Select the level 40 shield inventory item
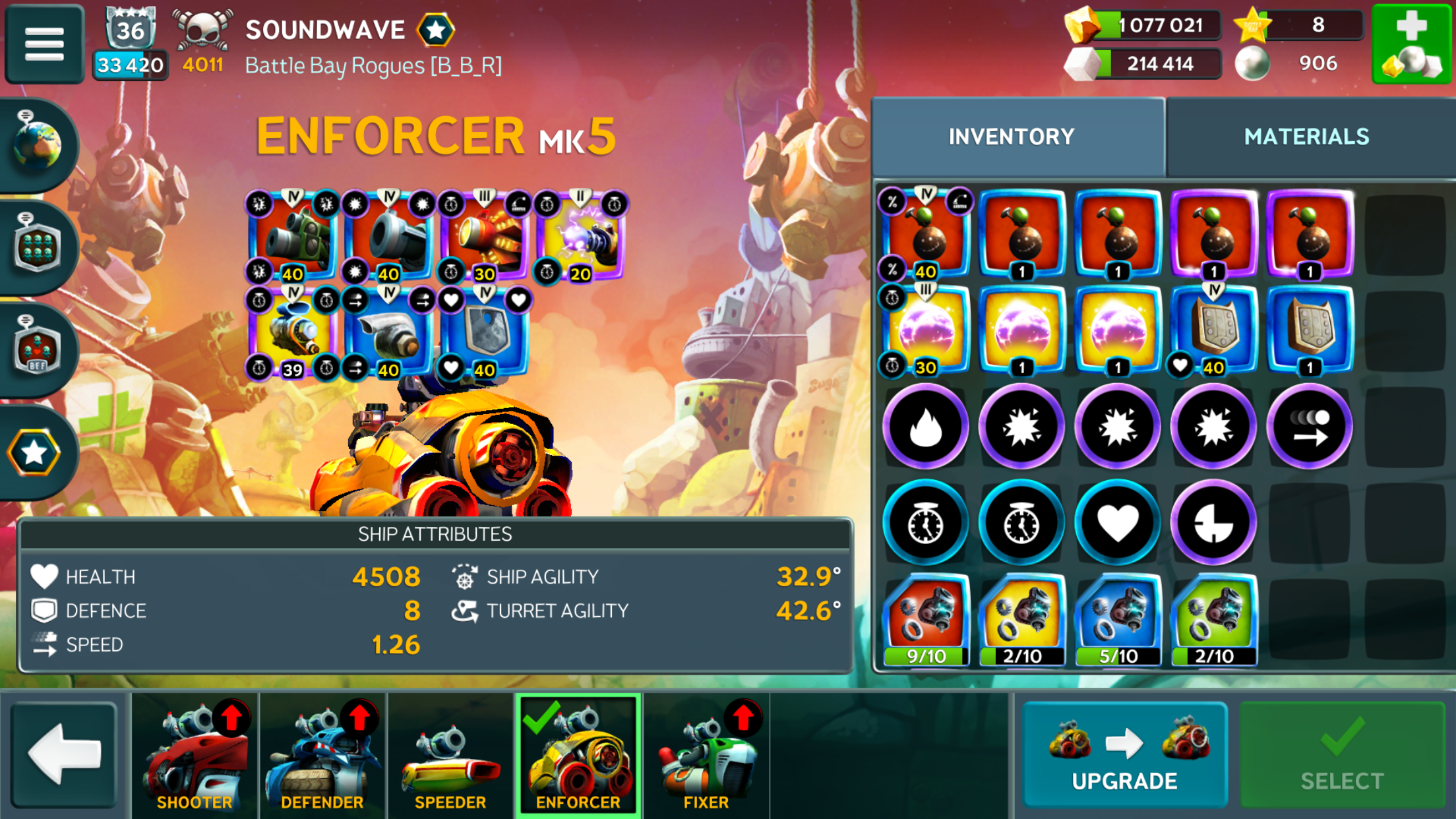 coord(1213,330)
